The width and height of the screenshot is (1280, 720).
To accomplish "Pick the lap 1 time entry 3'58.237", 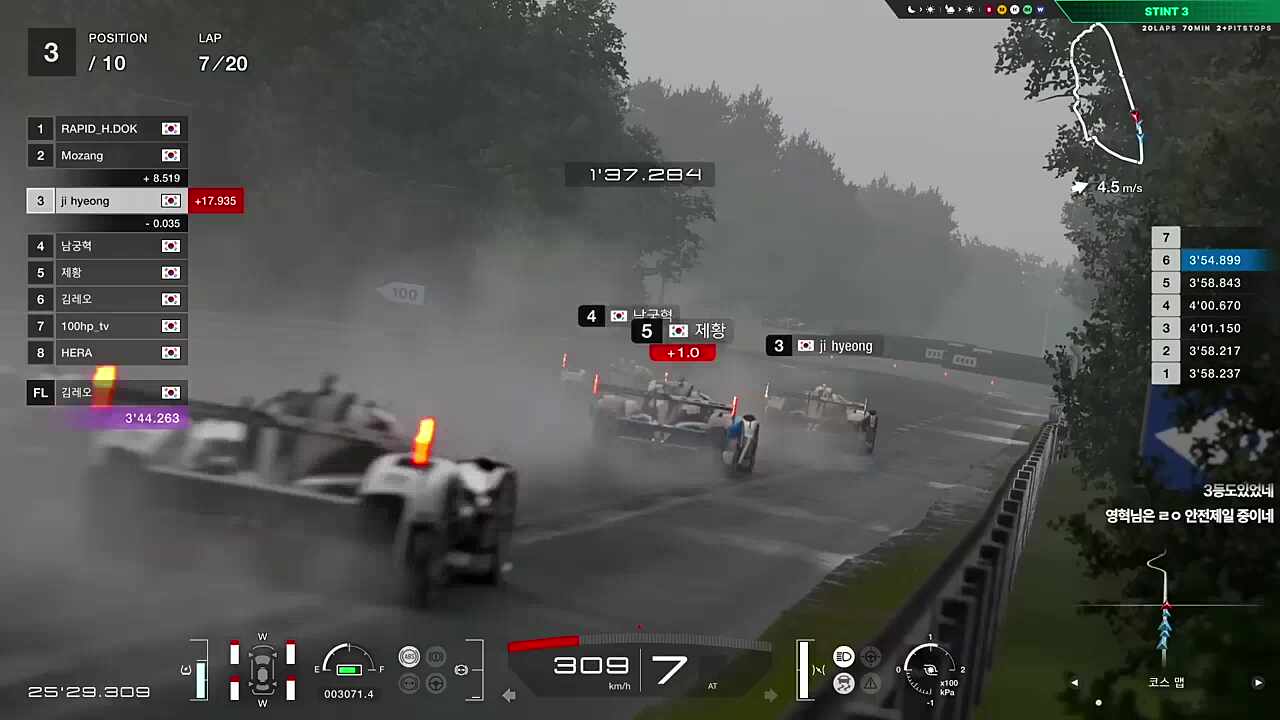I will pyautogui.click(x=1213, y=374).
